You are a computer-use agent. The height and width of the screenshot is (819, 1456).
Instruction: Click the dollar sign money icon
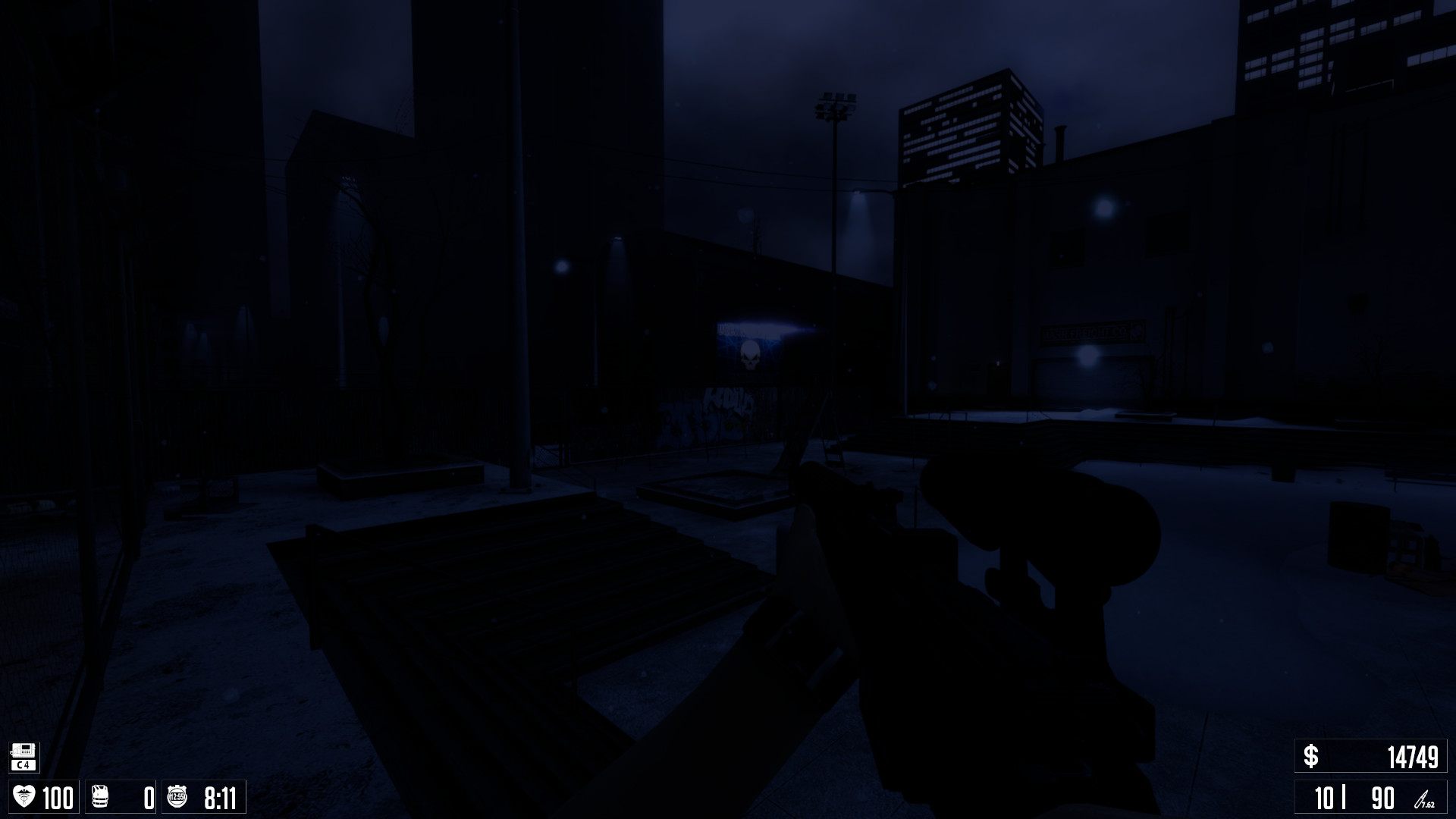click(x=1311, y=756)
